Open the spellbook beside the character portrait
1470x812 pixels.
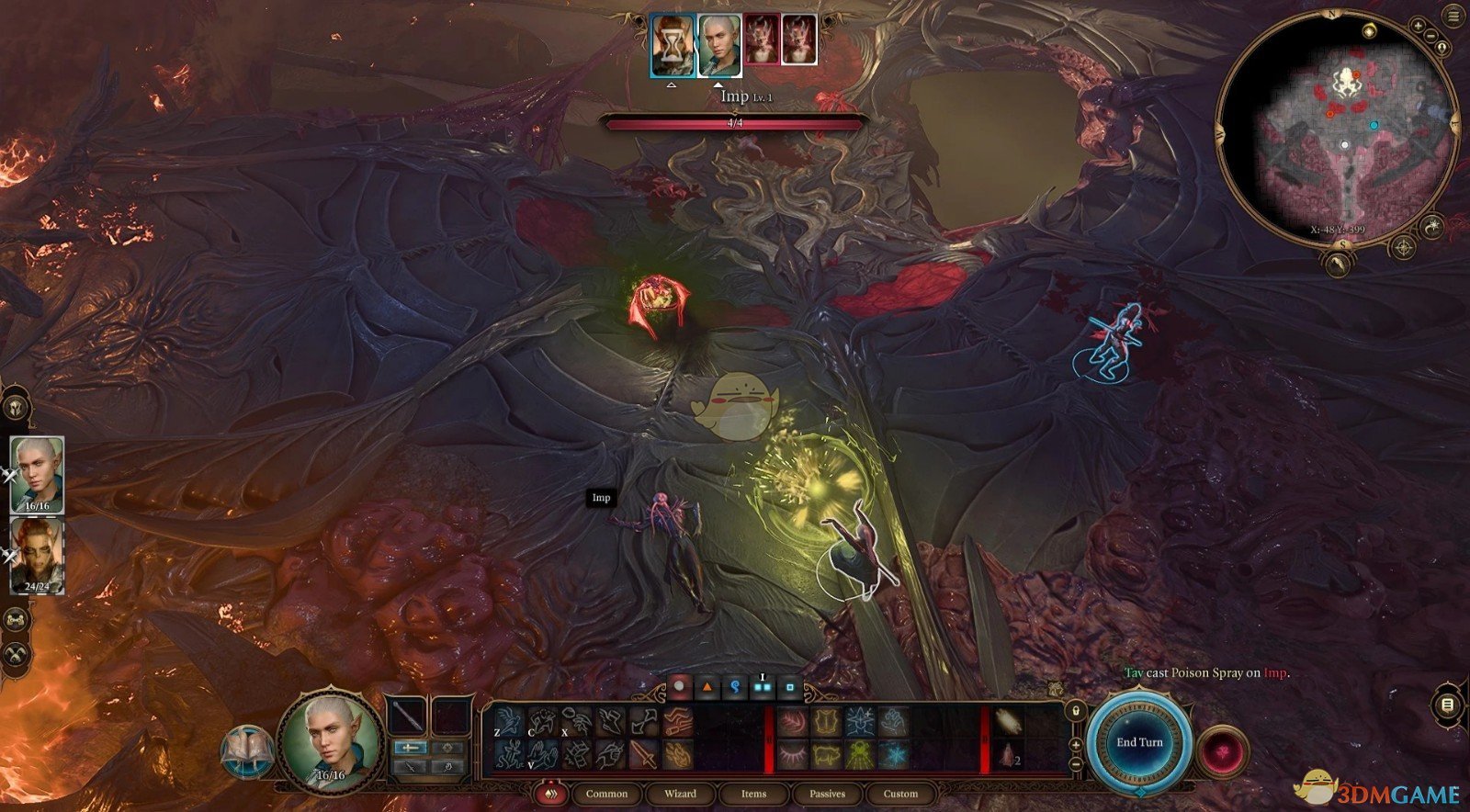[246, 751]
